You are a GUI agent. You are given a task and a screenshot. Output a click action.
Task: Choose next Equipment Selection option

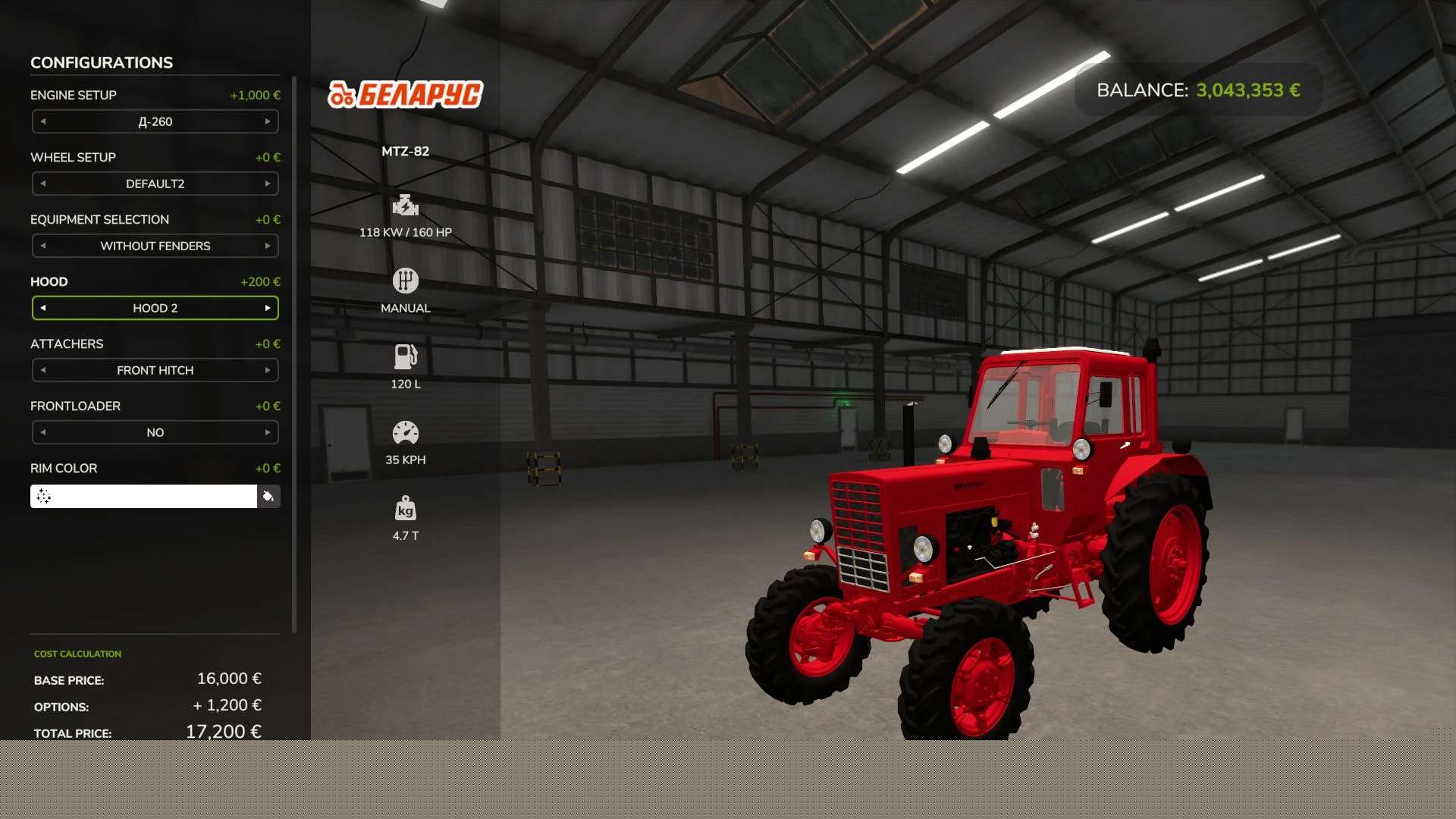(x=268, y=246)
